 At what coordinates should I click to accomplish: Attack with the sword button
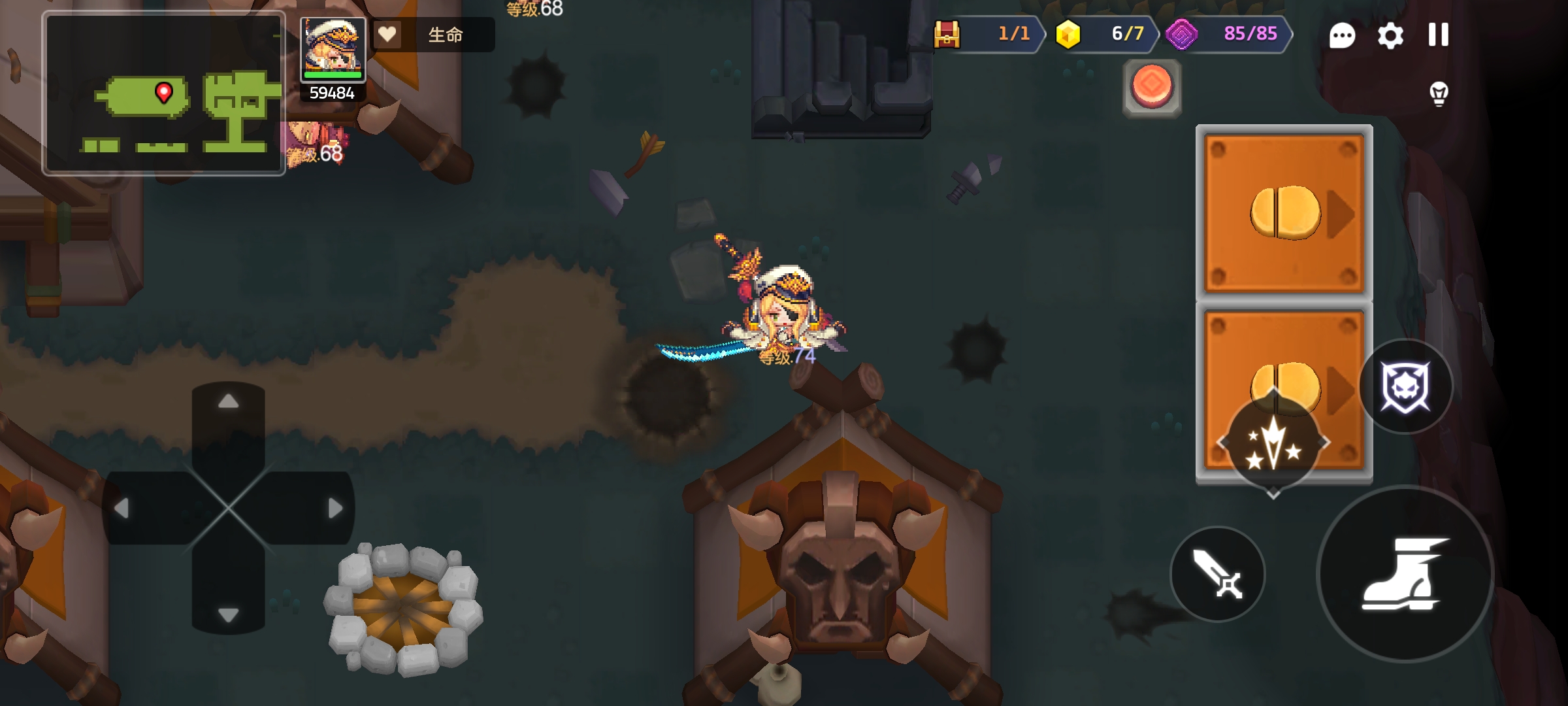tap(1218, 575)
